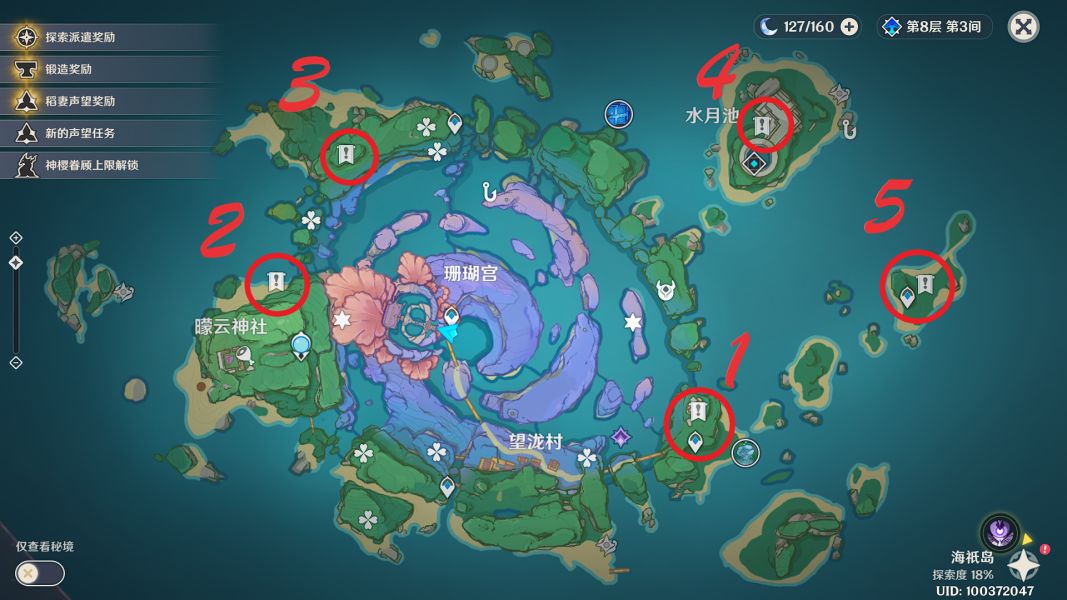The image size is (1067, 600).
Task: Open the 探索派遣奖励 reminder
Action: click(80, 38)
